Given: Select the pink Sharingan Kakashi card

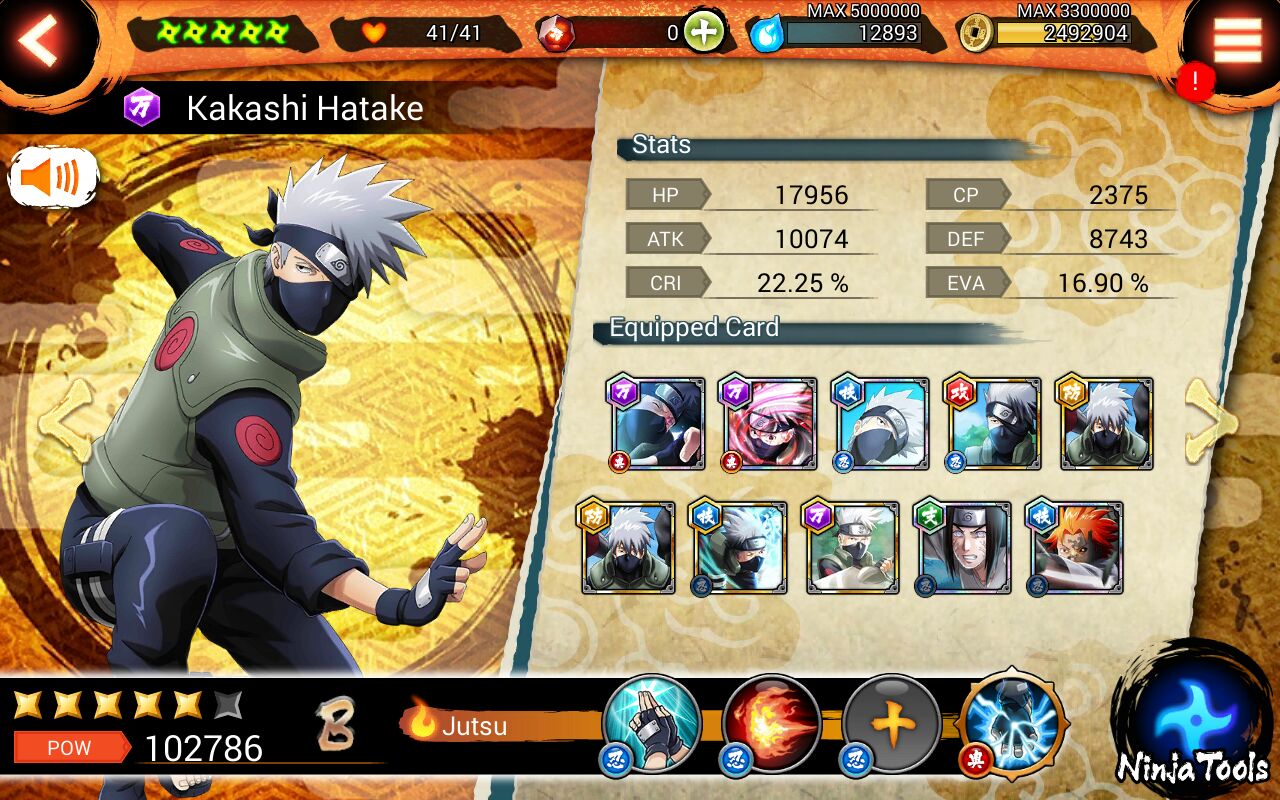Looking at the screenshot, I should 767,423.
